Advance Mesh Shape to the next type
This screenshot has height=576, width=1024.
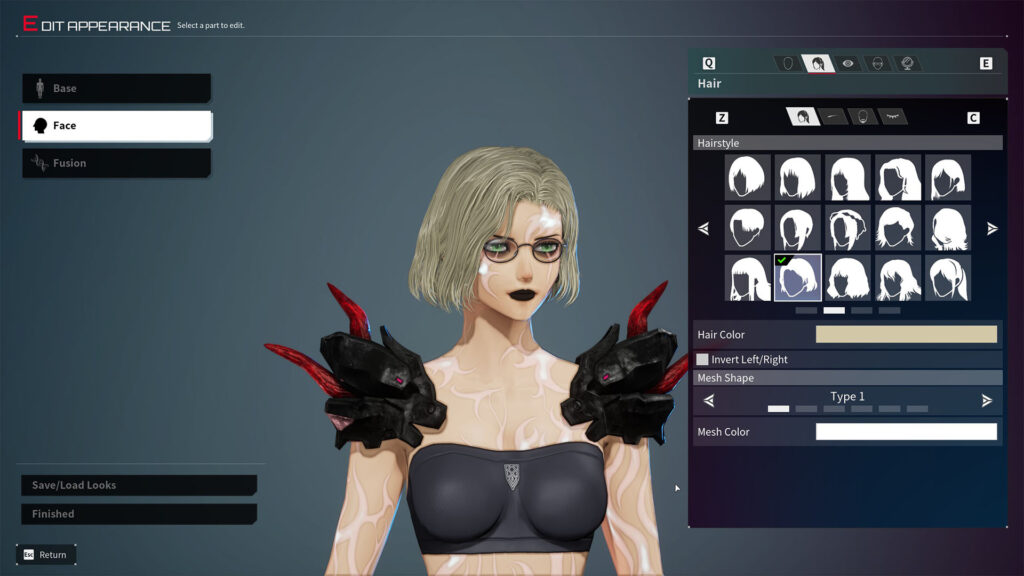987,401
